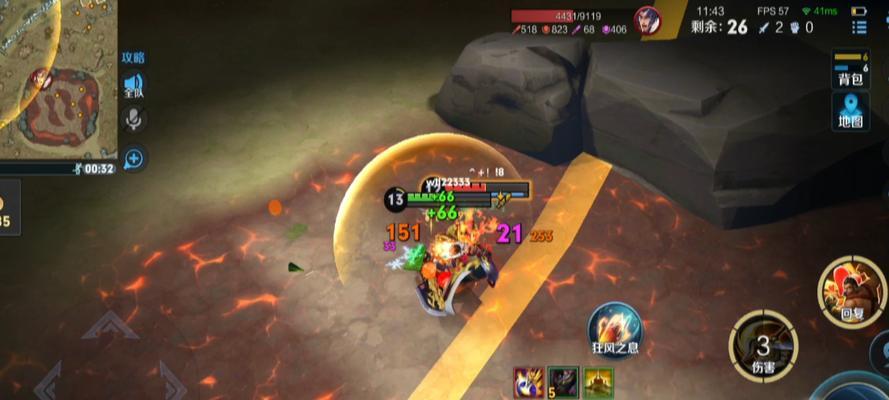Open the list menu icon
The height and width of the screenshot is (400, 889).
(x=859, y=27)
